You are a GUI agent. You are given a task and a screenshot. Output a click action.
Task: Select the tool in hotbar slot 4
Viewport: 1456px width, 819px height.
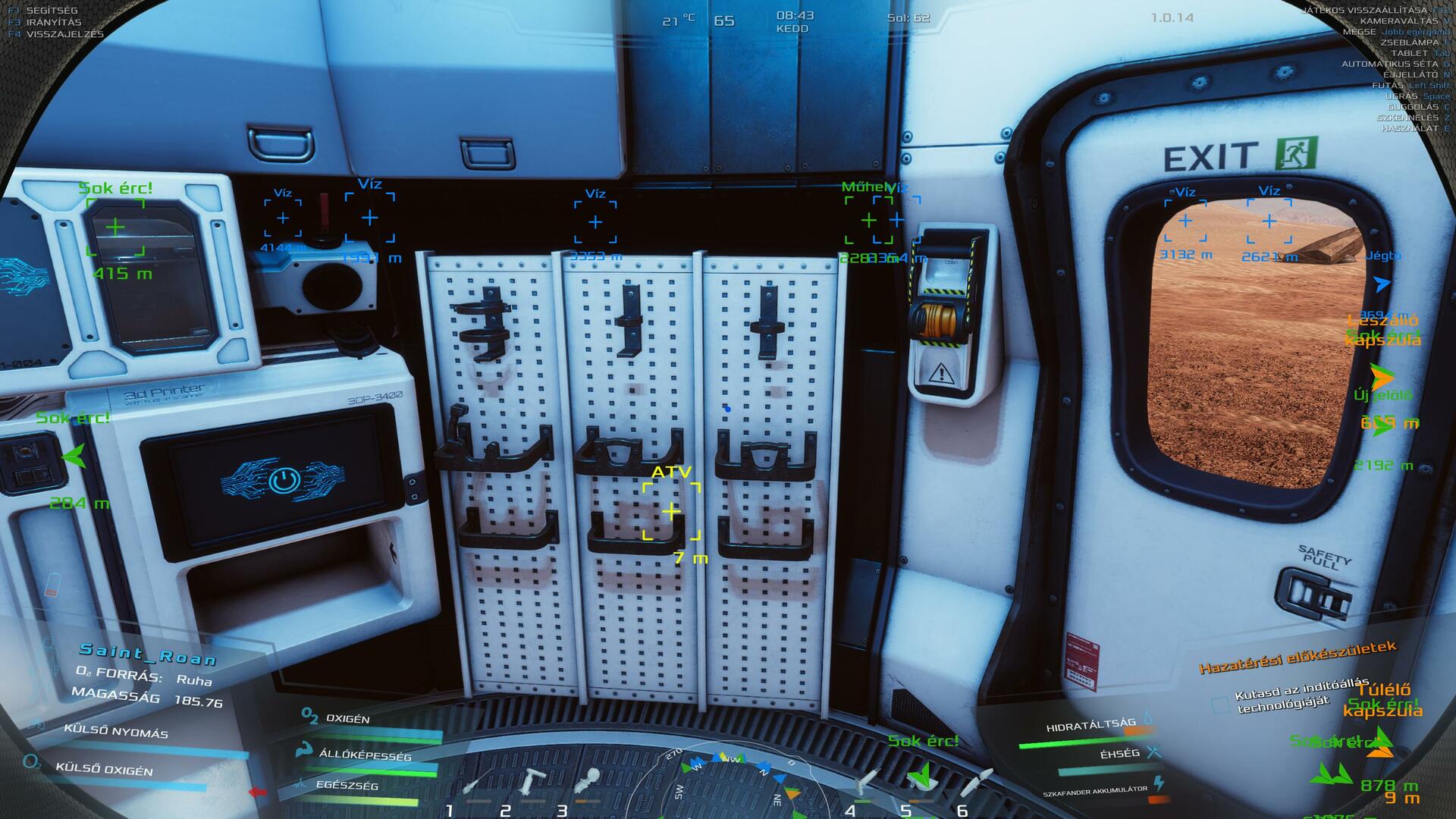[868, 783]
